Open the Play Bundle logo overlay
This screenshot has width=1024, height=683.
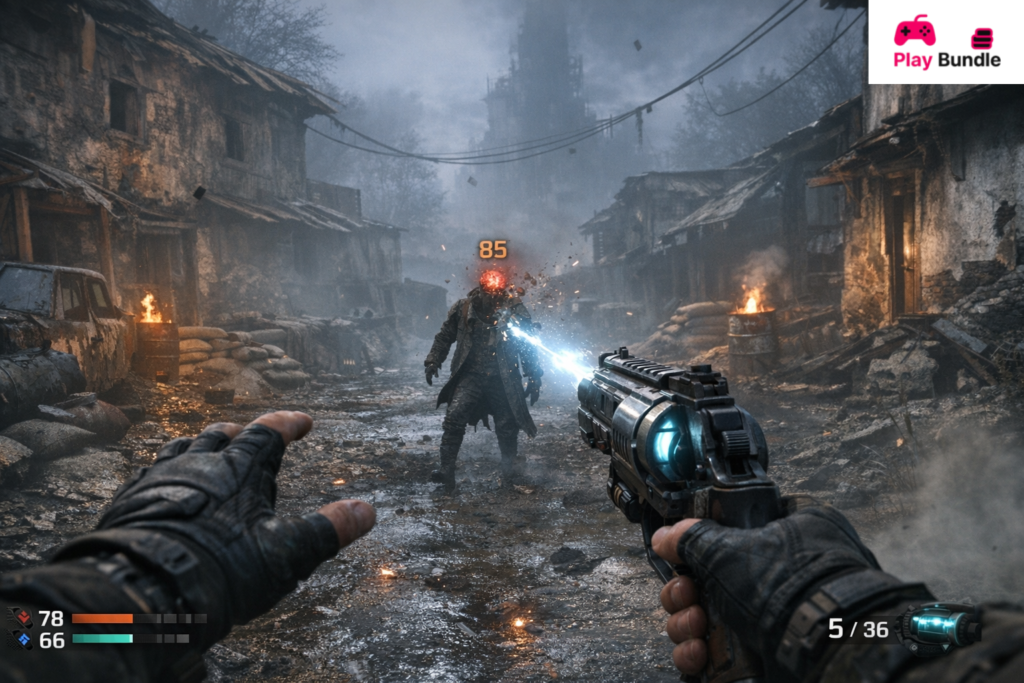pos(945,42)
